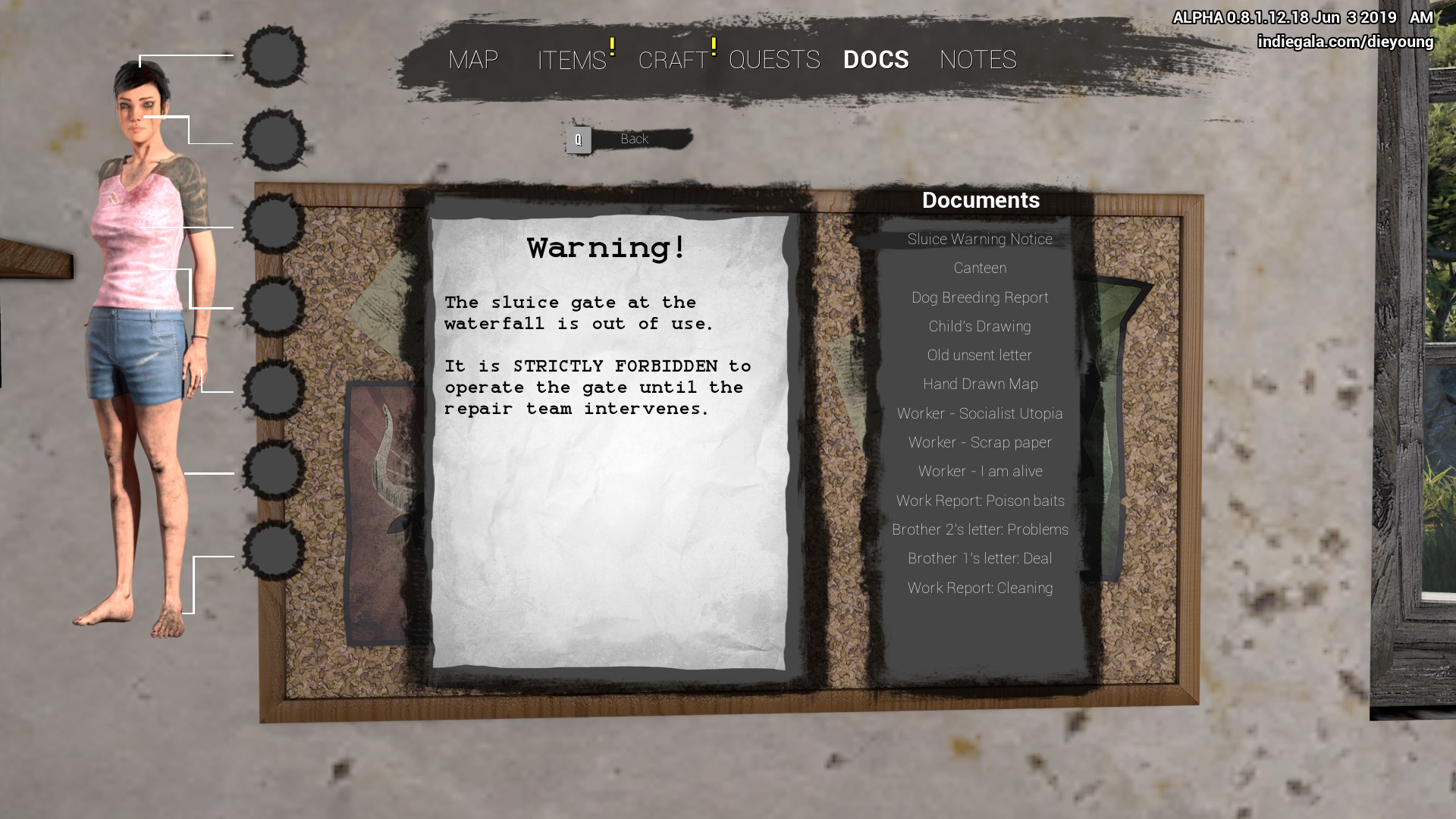Choose the Child's Drawing document

[980, 327]
